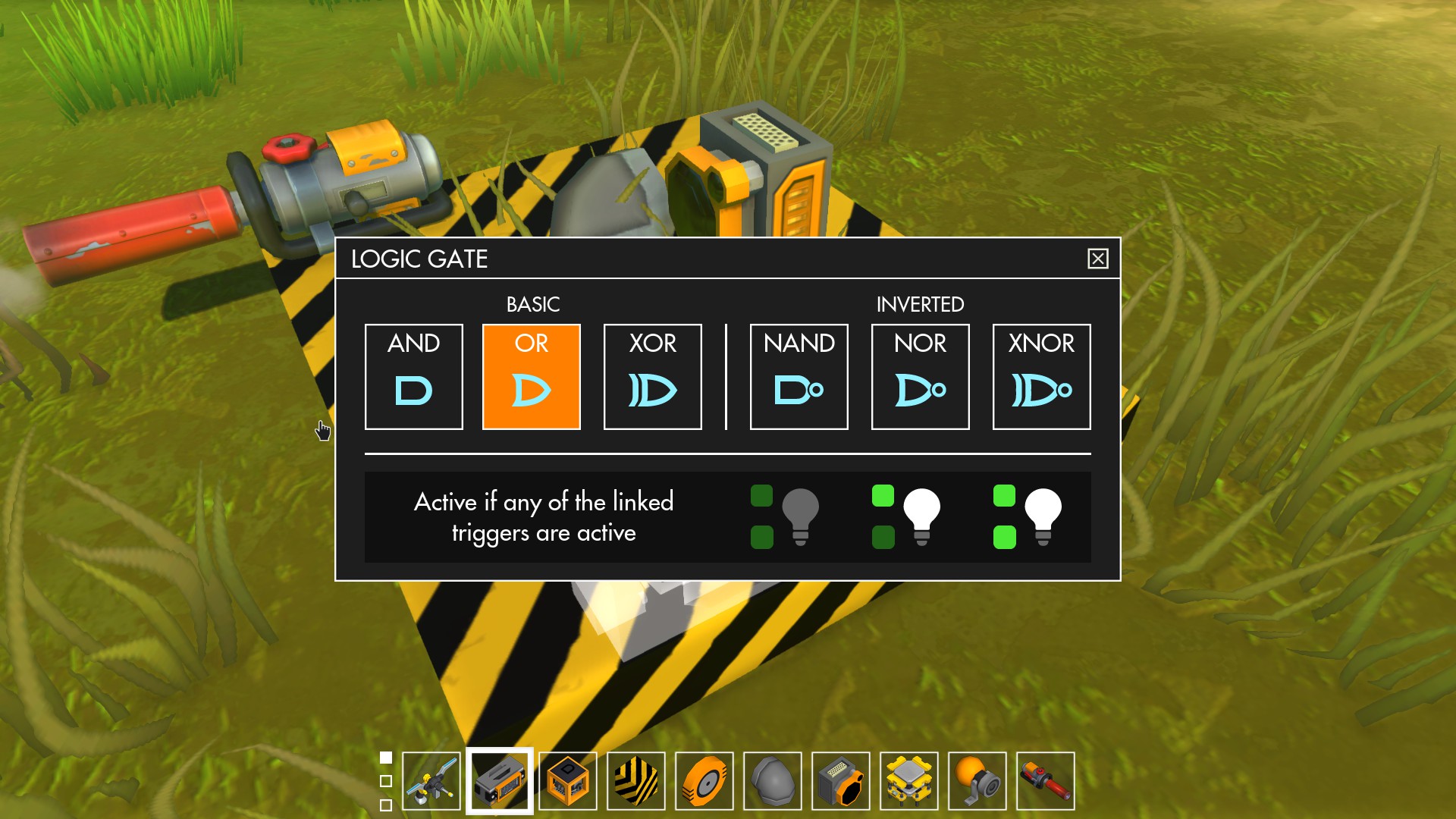Pick the NOR inverted gate
The height and width of the screenshot is (819, 1456).
[x=920, y=376]
